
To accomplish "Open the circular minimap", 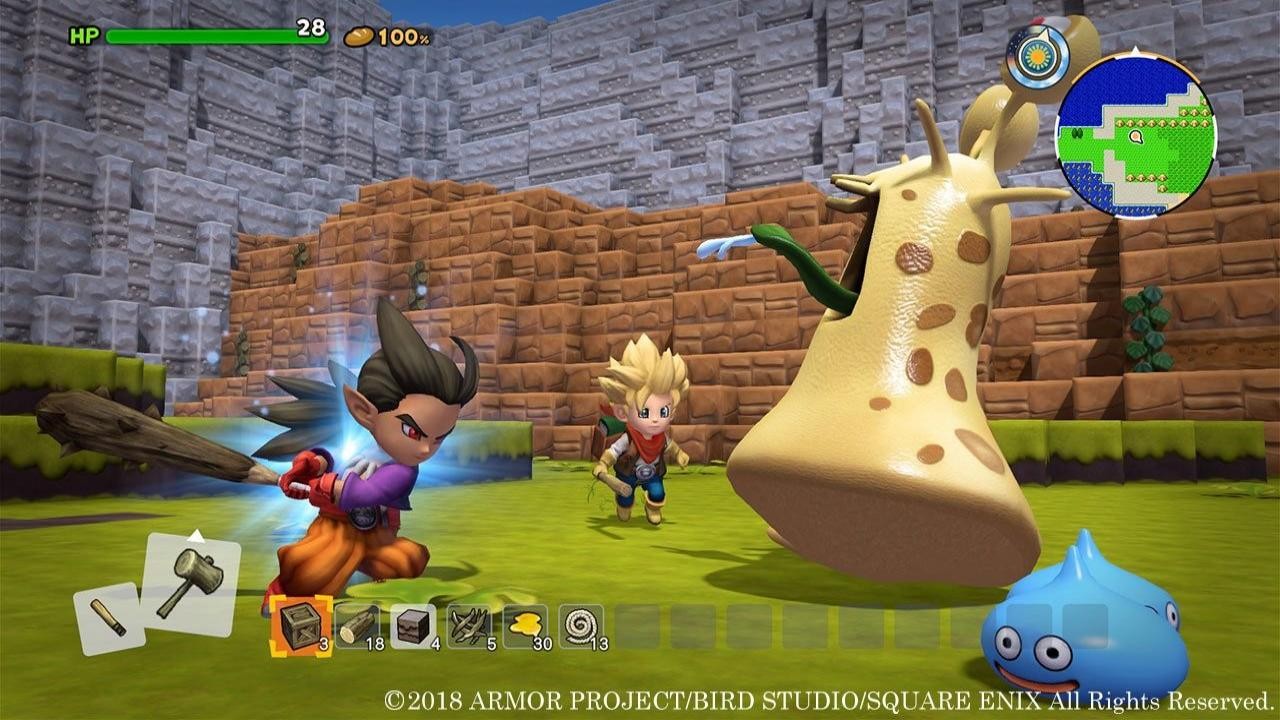I will click(x=1135, y=136).
